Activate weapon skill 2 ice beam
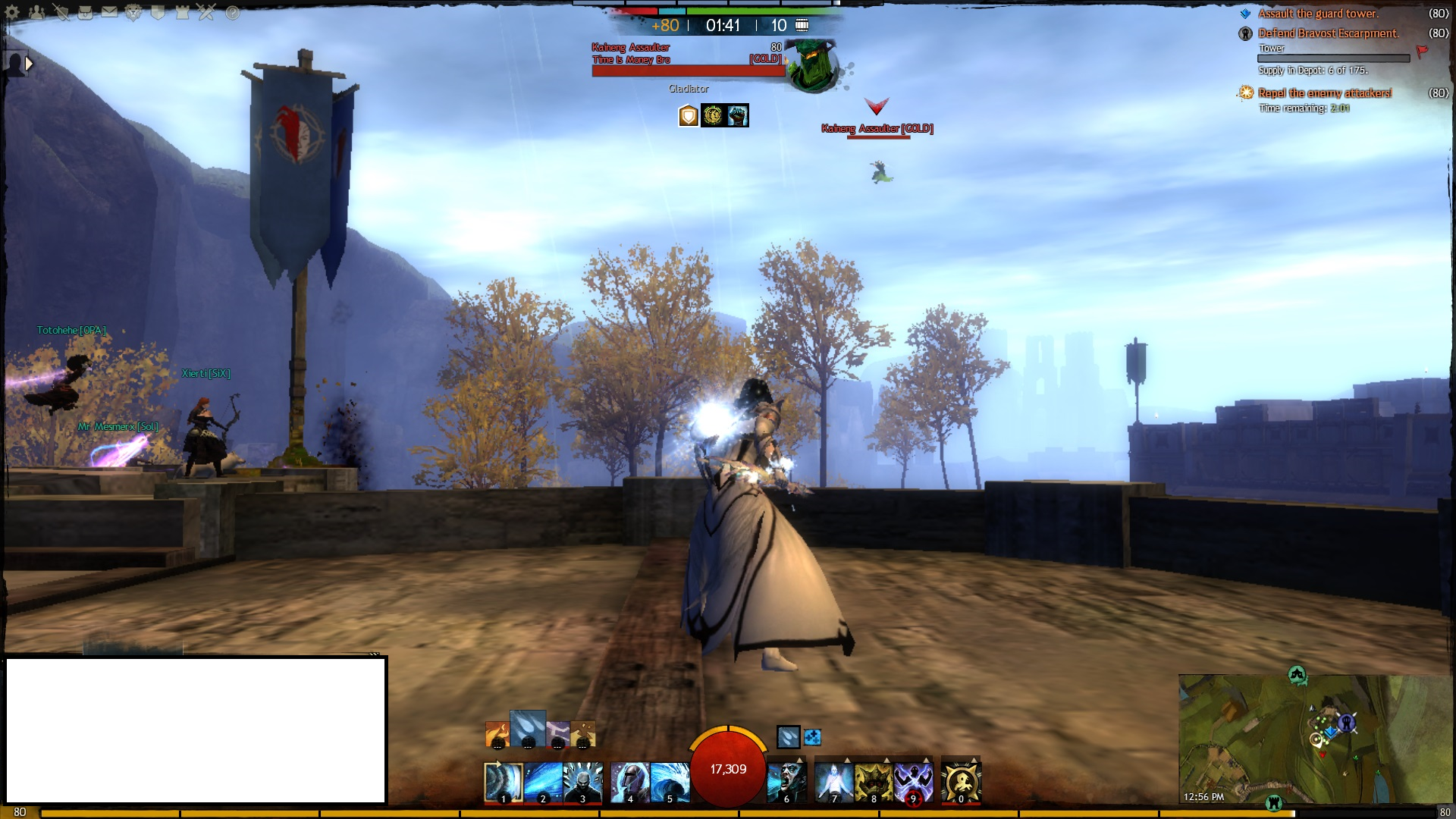 tap(543, 782)
